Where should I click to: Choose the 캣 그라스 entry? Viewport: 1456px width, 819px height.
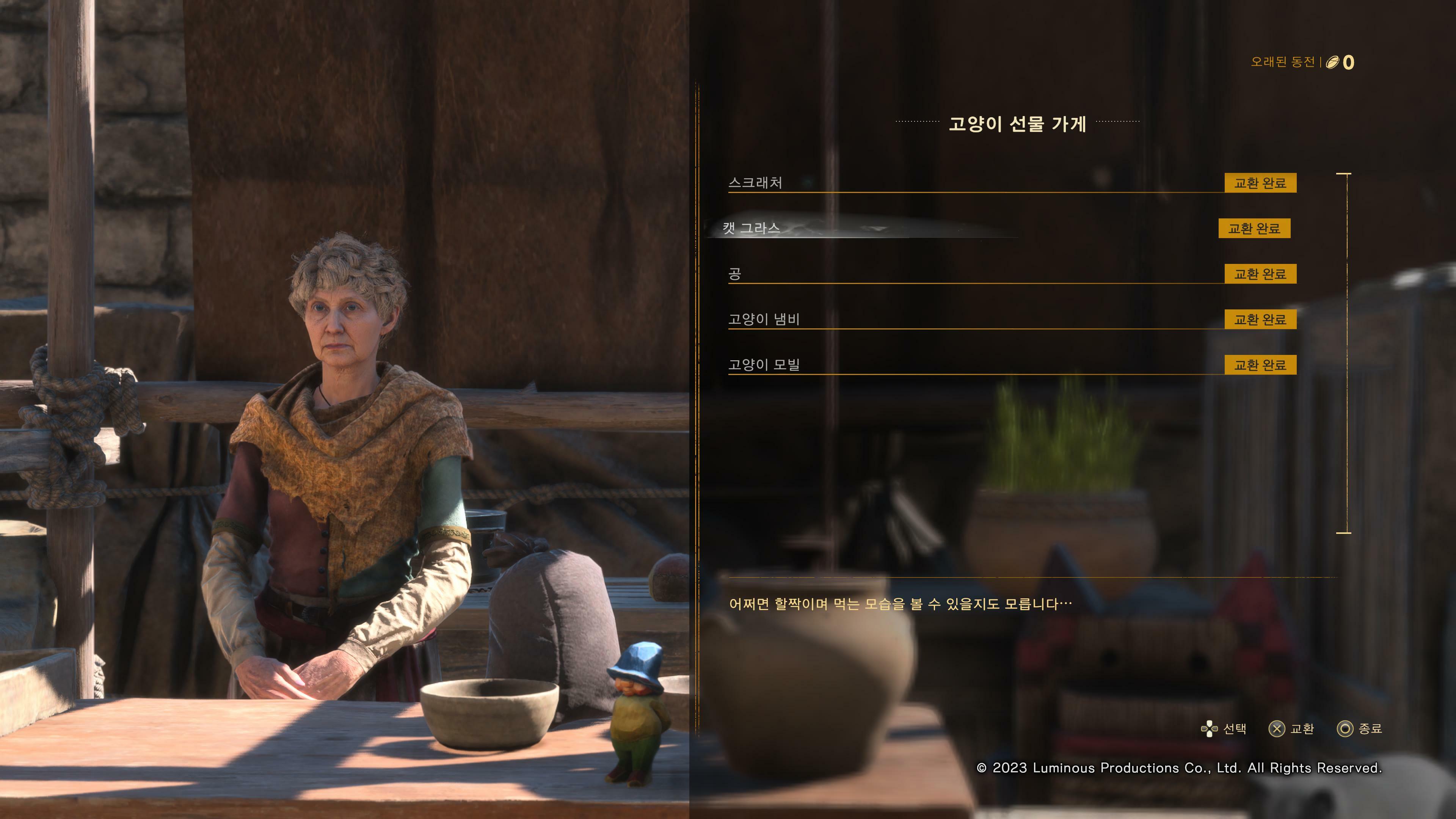click(x=751, y=228)
